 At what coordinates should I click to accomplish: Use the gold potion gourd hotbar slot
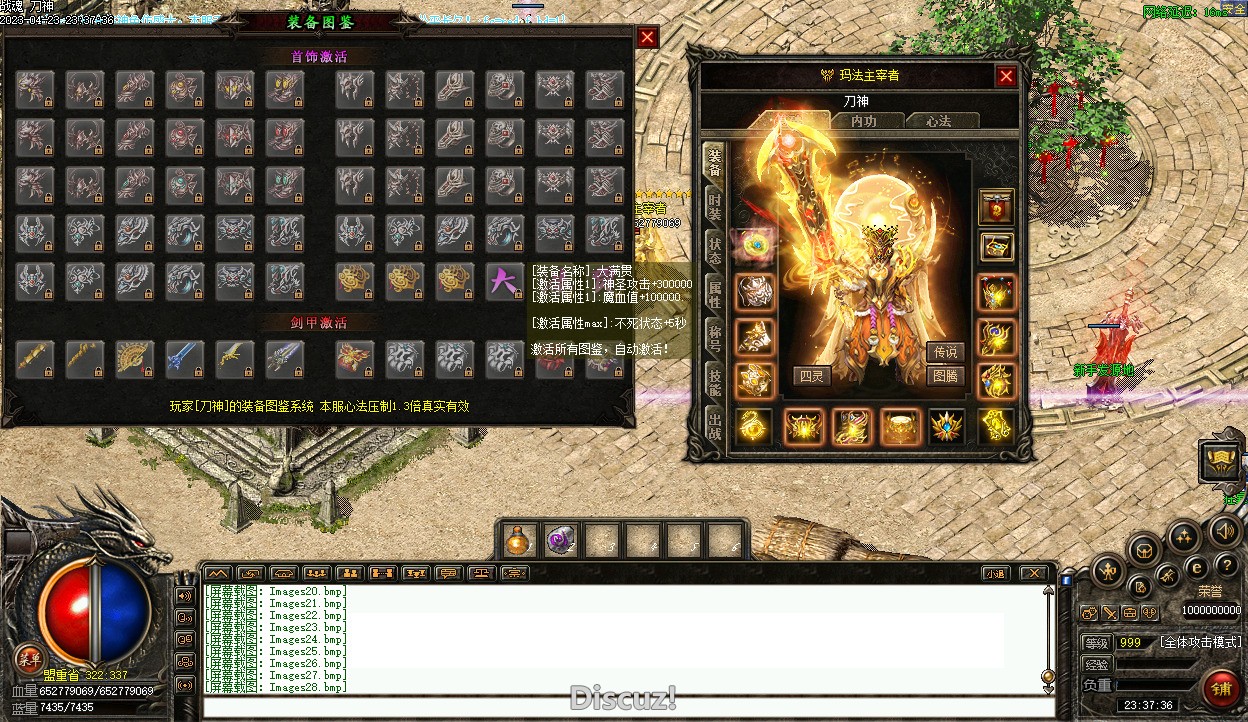click(x=518, y=541)
